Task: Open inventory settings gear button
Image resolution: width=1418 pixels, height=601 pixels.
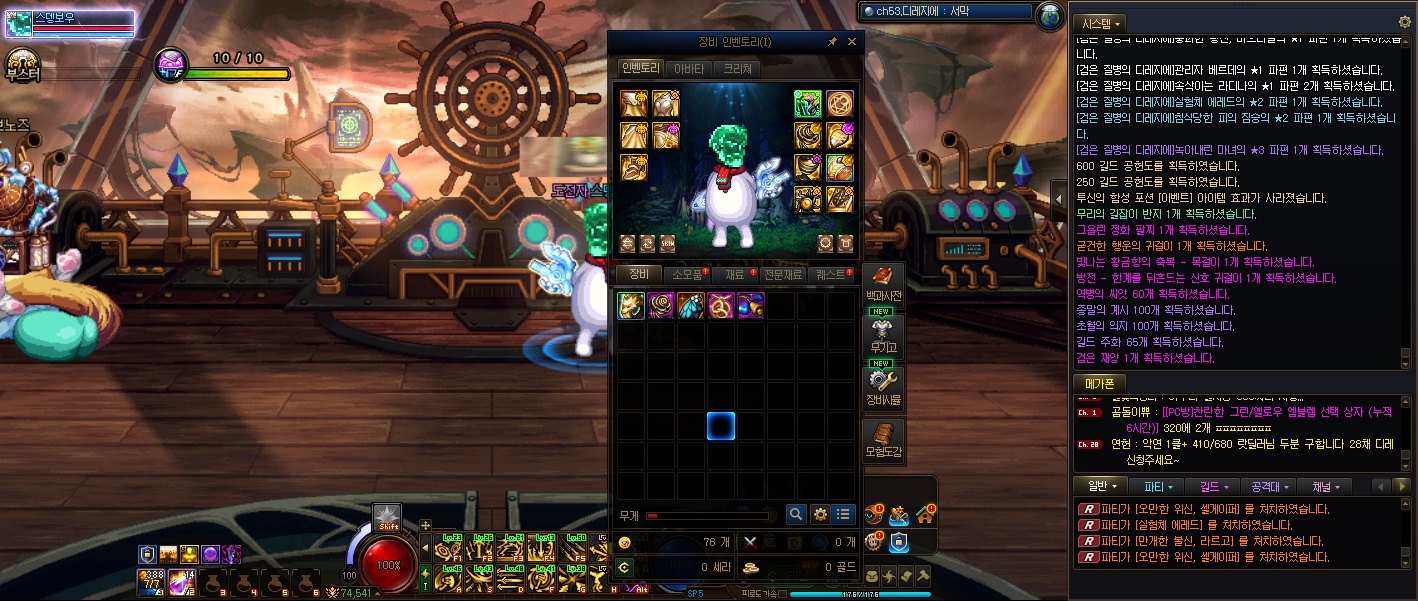Action: pos(820,514)
